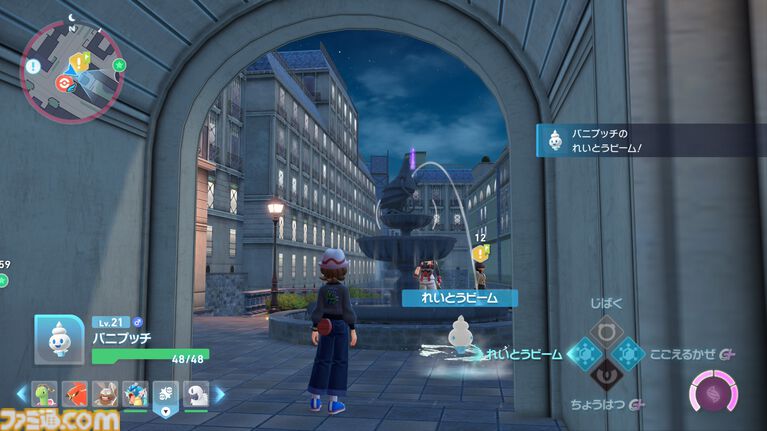
Task: Click the party bar left arrow
Action: (x=23, y=394)
